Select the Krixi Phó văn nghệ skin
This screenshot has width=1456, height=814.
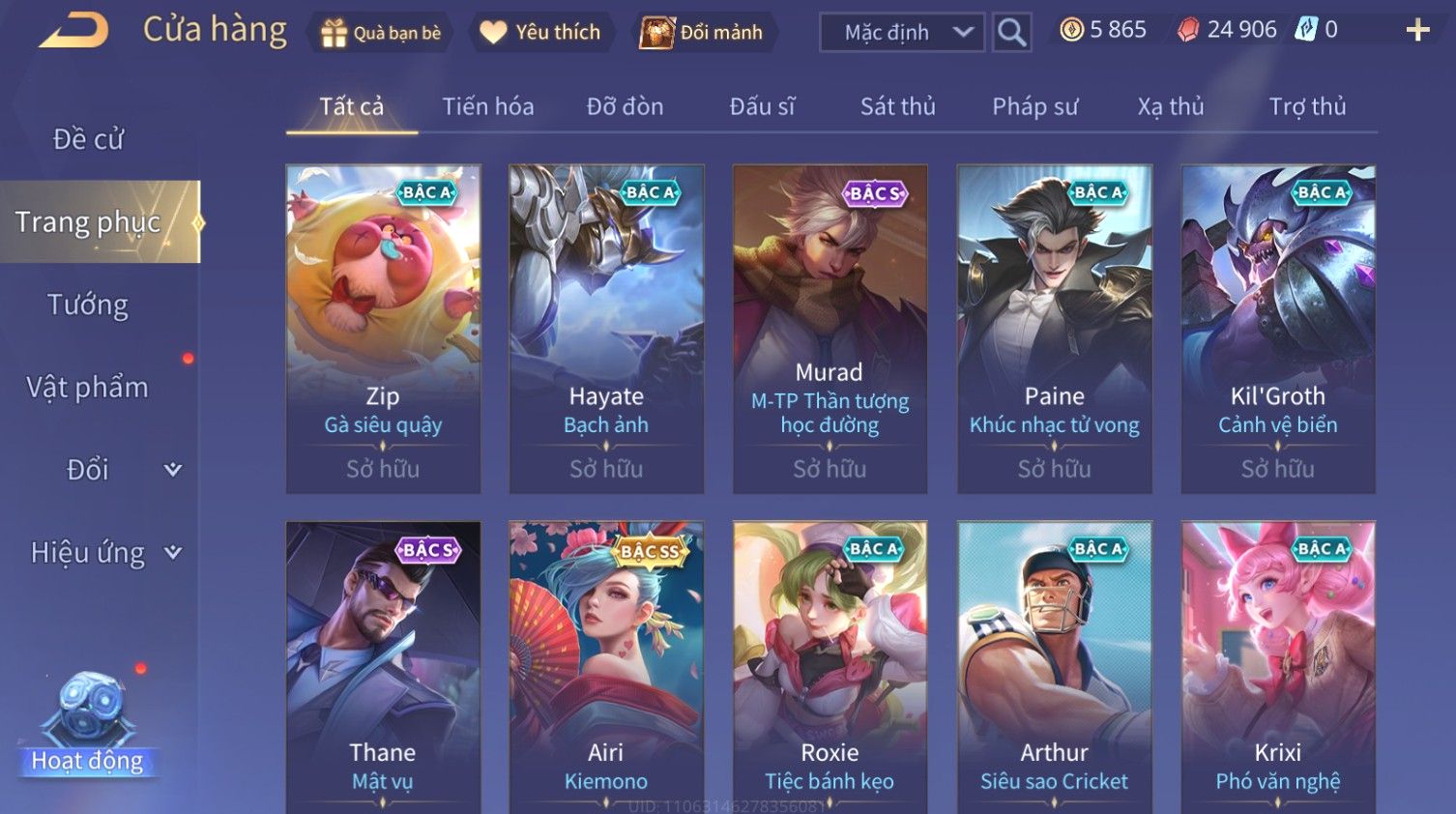click(x=1277, y=667)
